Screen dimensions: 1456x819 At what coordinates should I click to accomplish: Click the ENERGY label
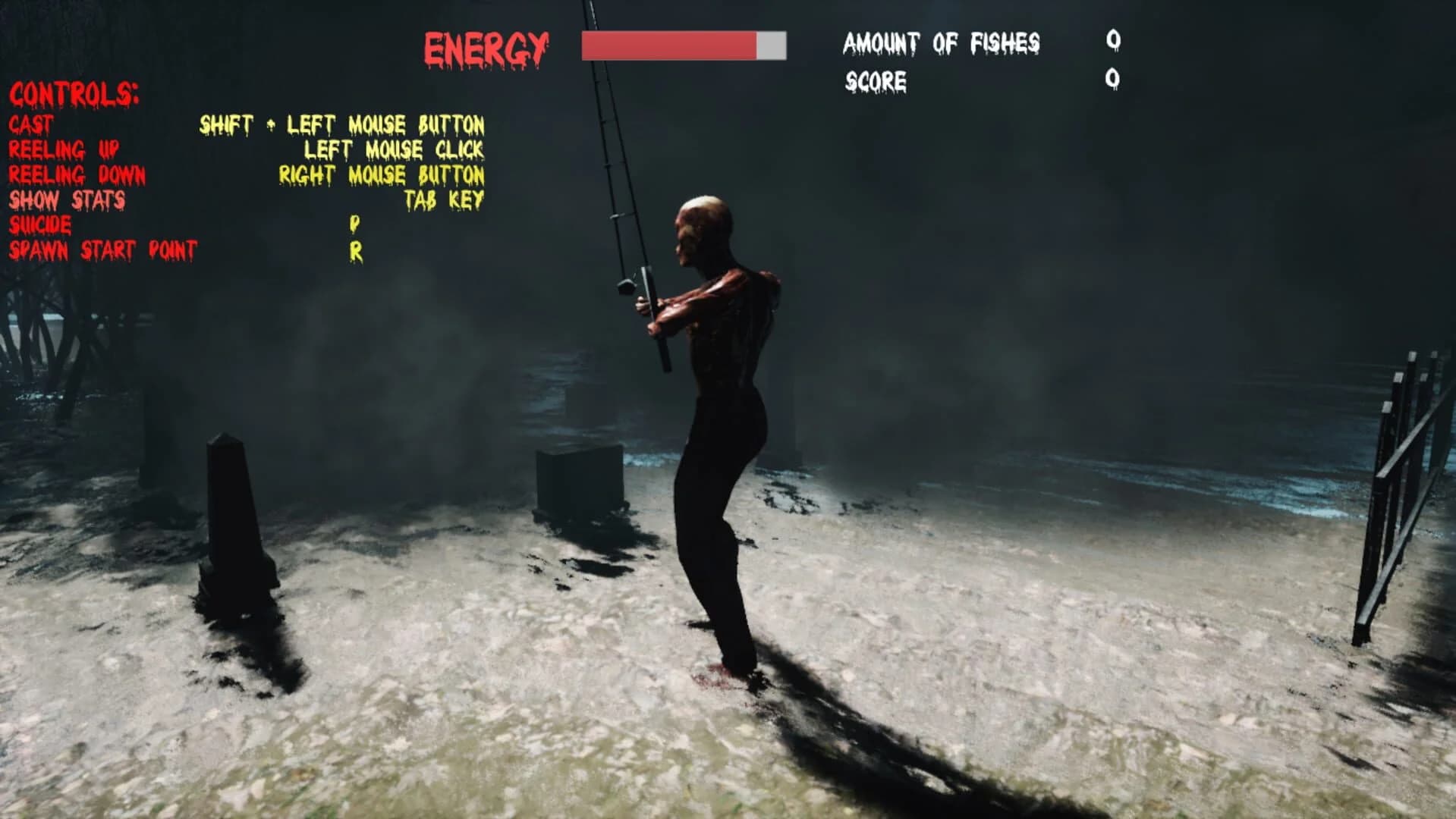[484, 45]
